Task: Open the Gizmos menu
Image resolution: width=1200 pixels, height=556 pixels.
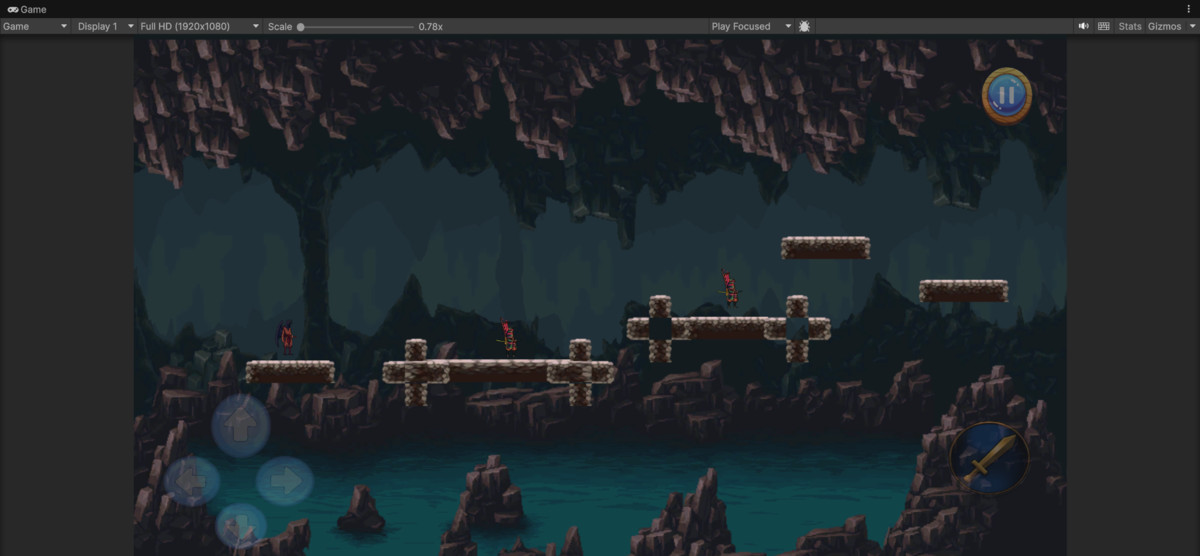Action: click(1168, 26)
